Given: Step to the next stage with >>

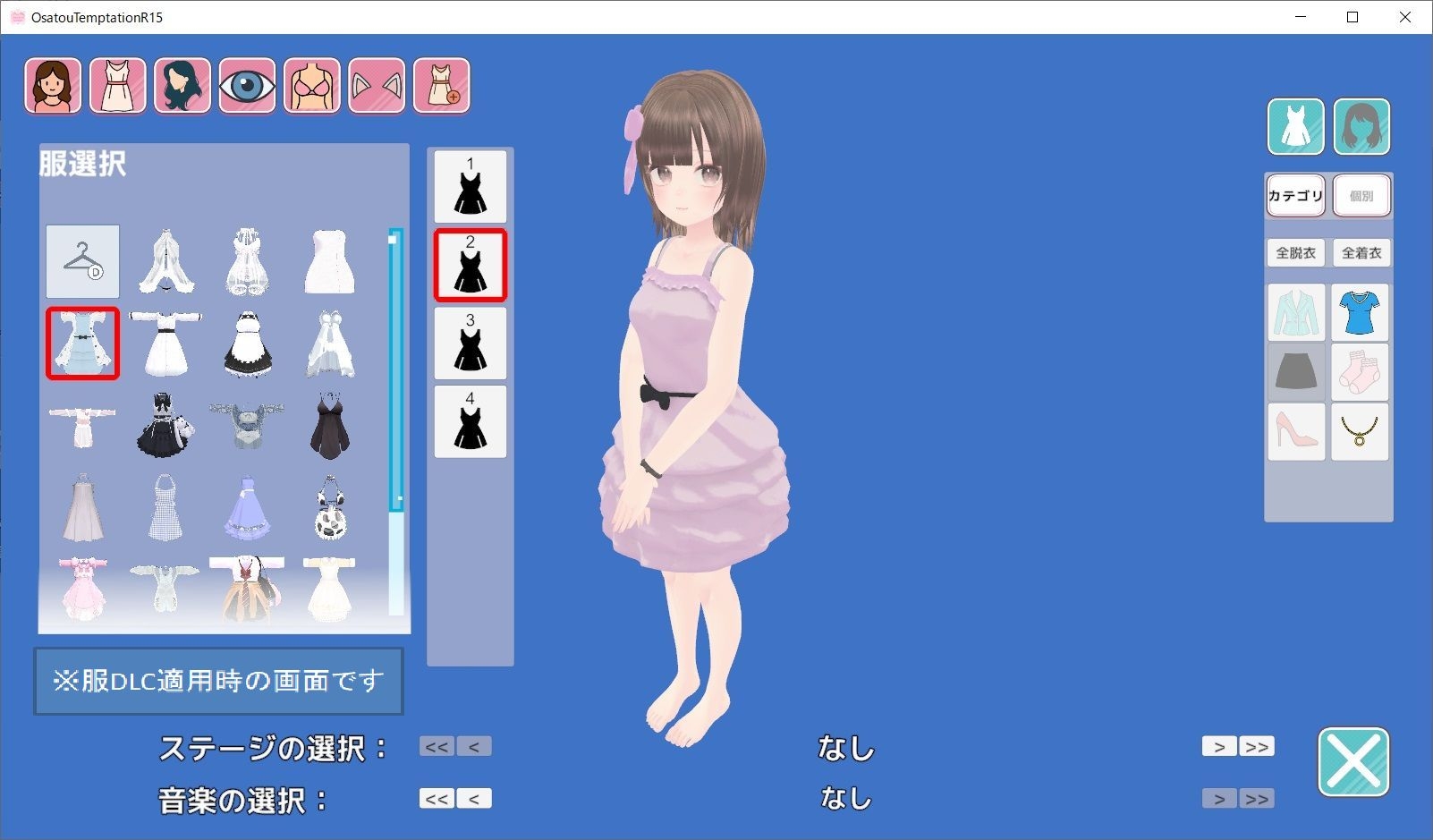Looking at the screenshot, I should [x=1256, y=745].
